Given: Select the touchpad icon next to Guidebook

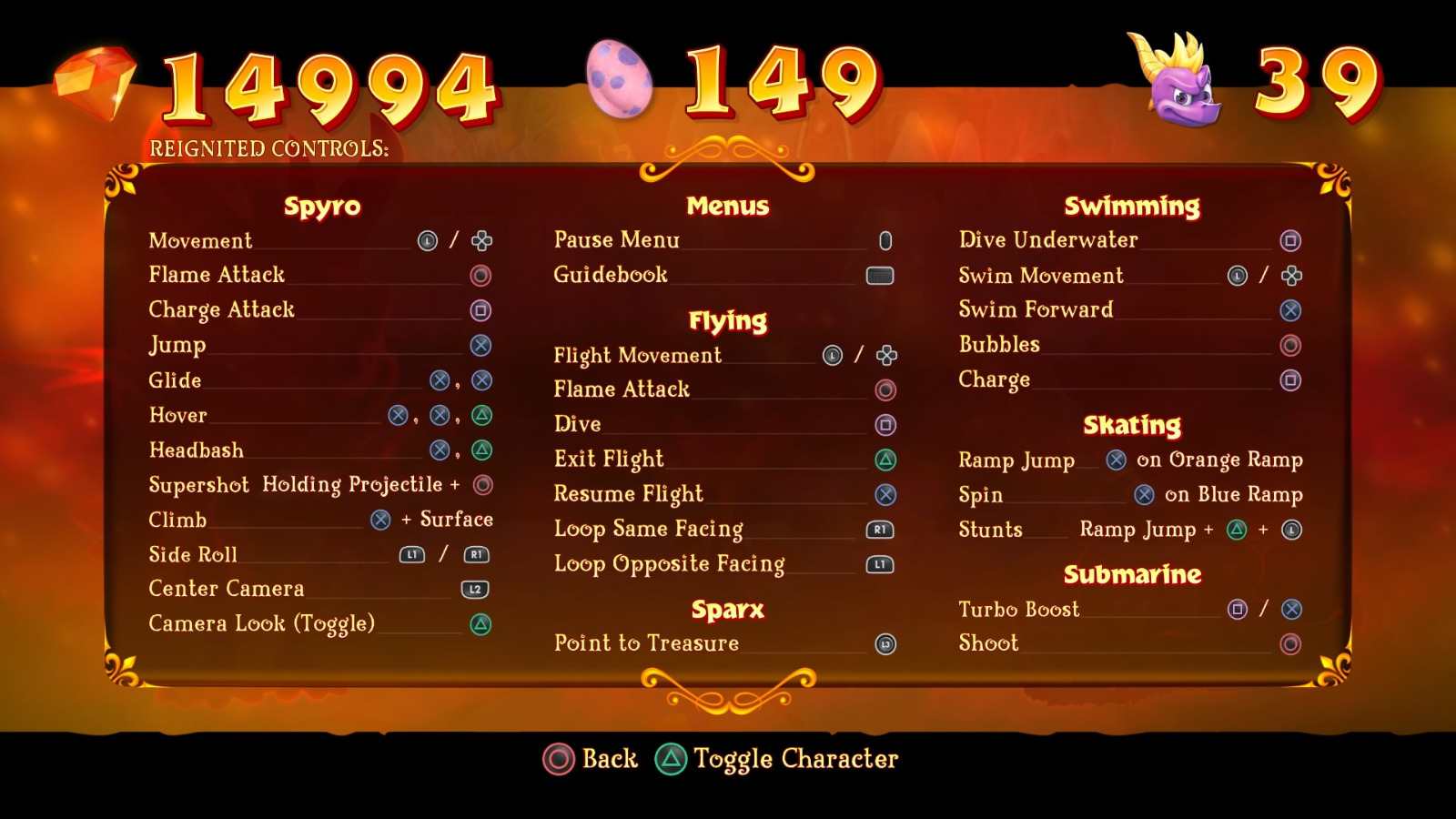Looking at the screenshot, I should coord(882,275).
